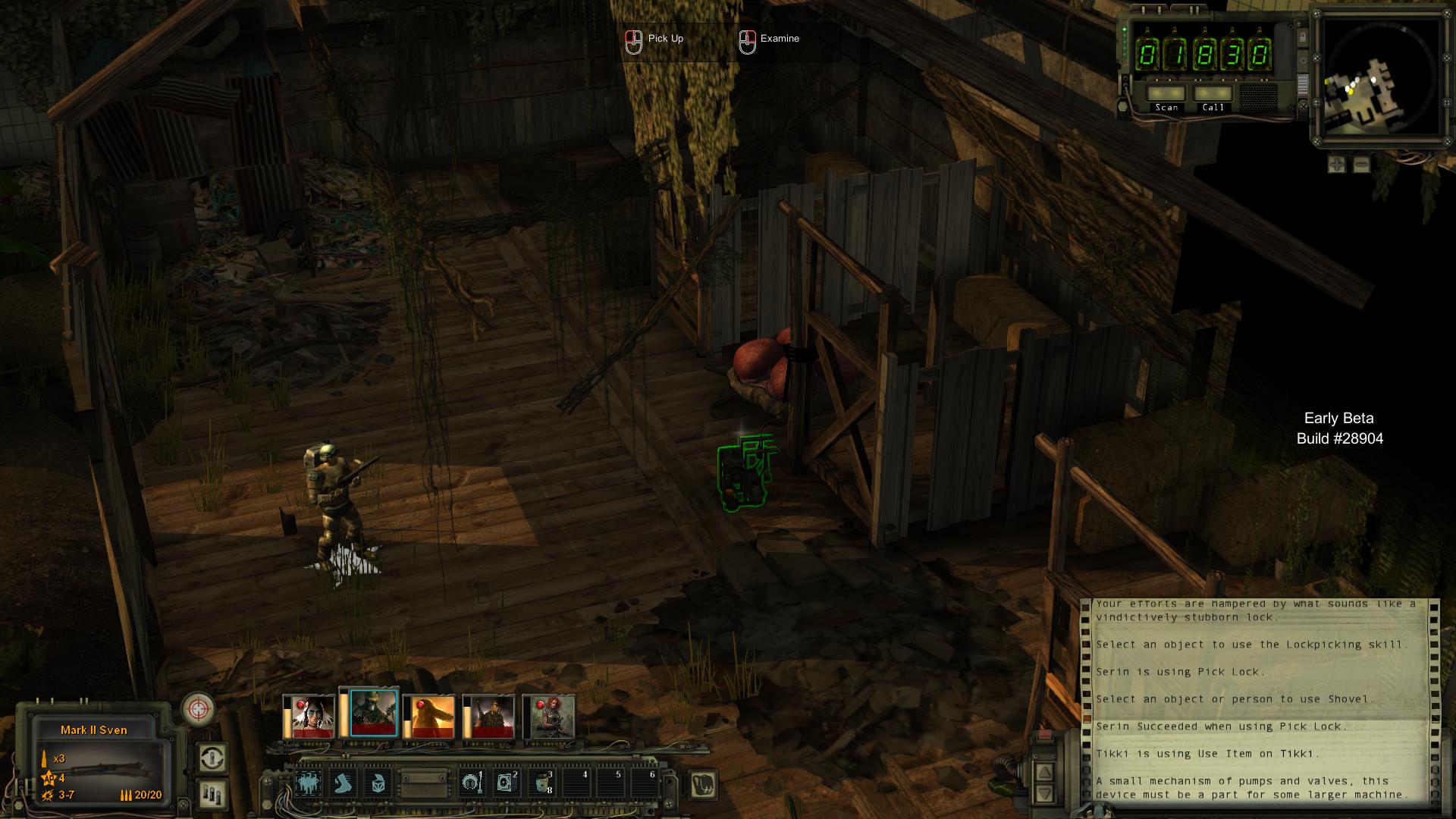Switch ammo type with bullets button
The width and height of the screenshot is (1456, 819).
click(x=212, y=793)
